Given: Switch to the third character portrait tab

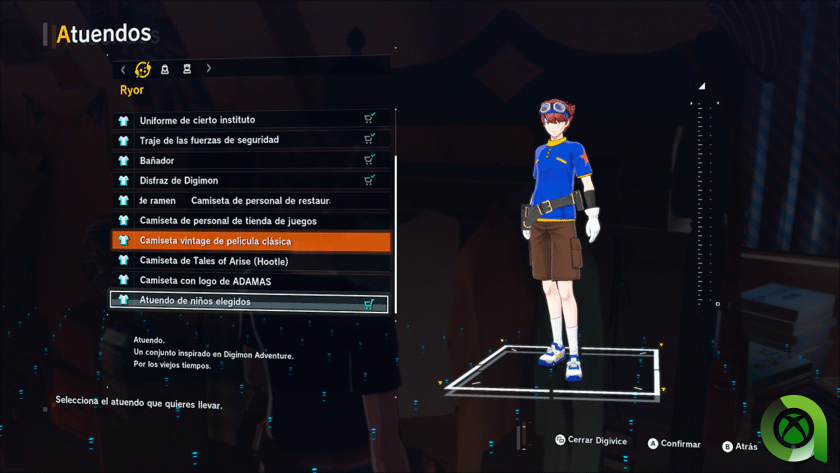Looking at the screenshot, I should pyautogui.click(x=187, y=70).
